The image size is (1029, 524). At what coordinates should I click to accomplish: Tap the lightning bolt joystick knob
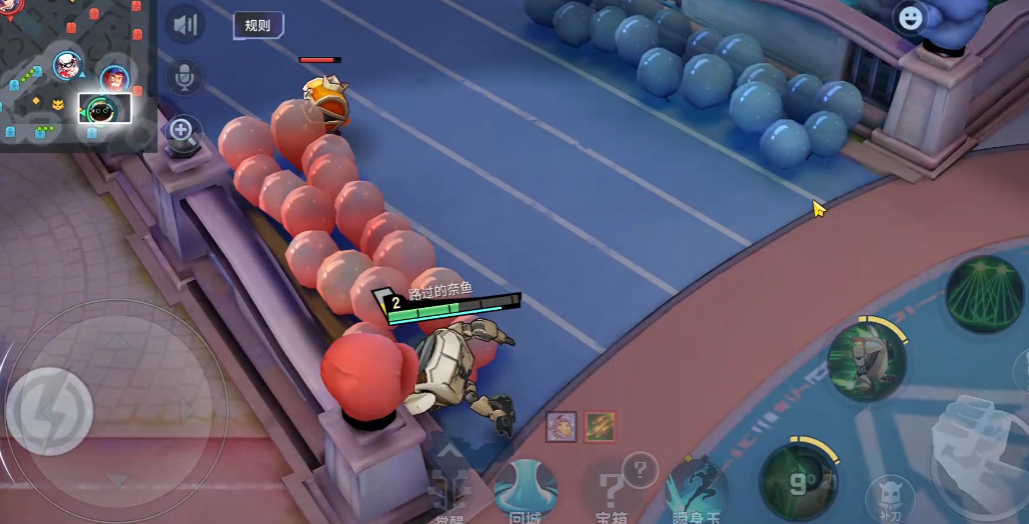coord(50,410)
